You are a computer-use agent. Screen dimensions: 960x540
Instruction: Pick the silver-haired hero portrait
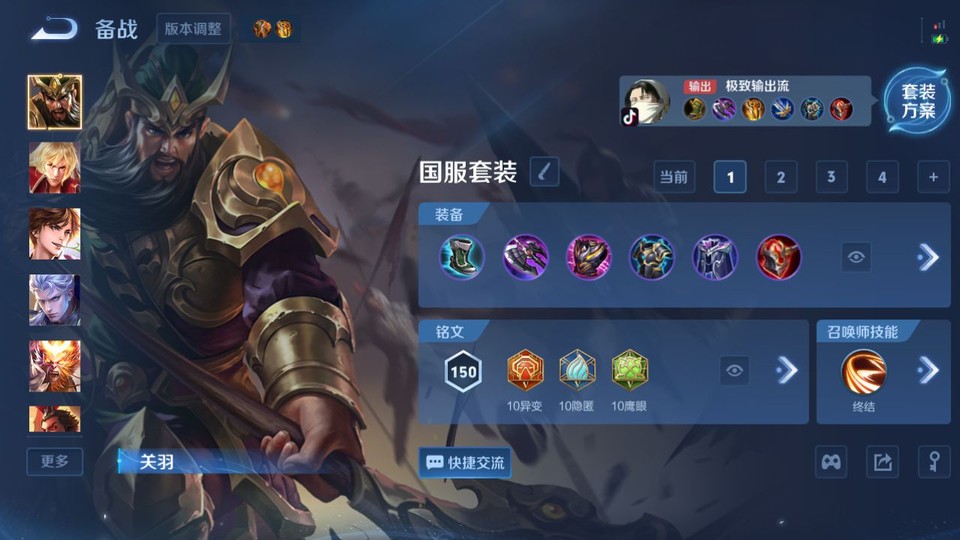click(54, 300)
